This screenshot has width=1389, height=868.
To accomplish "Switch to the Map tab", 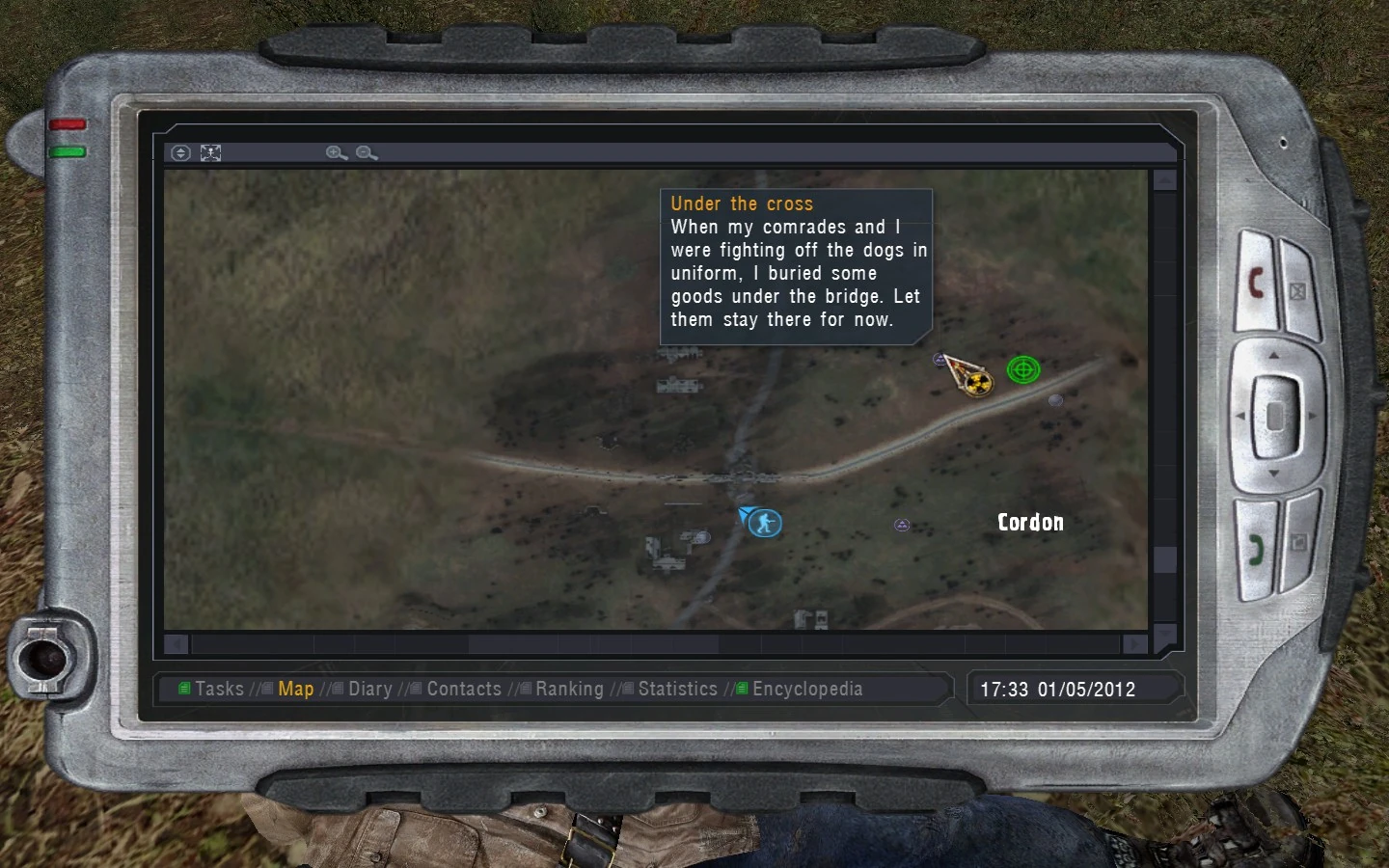I will tap(295, 689).
